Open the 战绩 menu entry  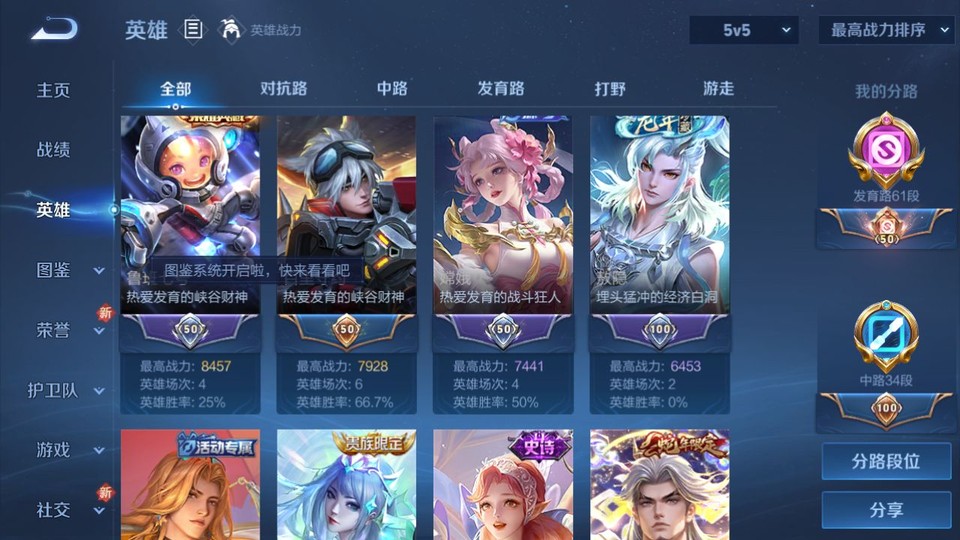(x=54, y=150)
